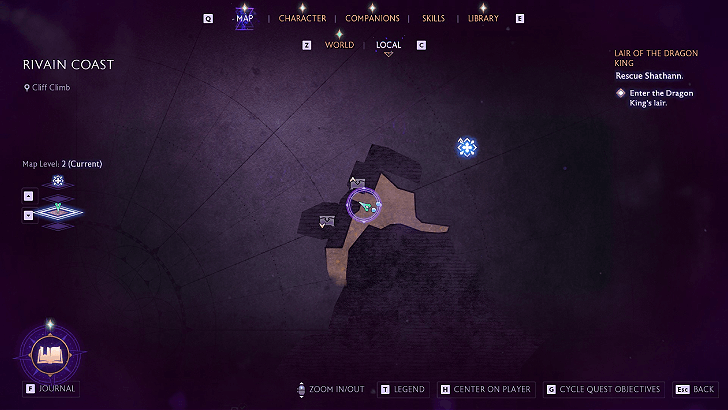
Task: Open the Character tab
Action: pos(302,19)
